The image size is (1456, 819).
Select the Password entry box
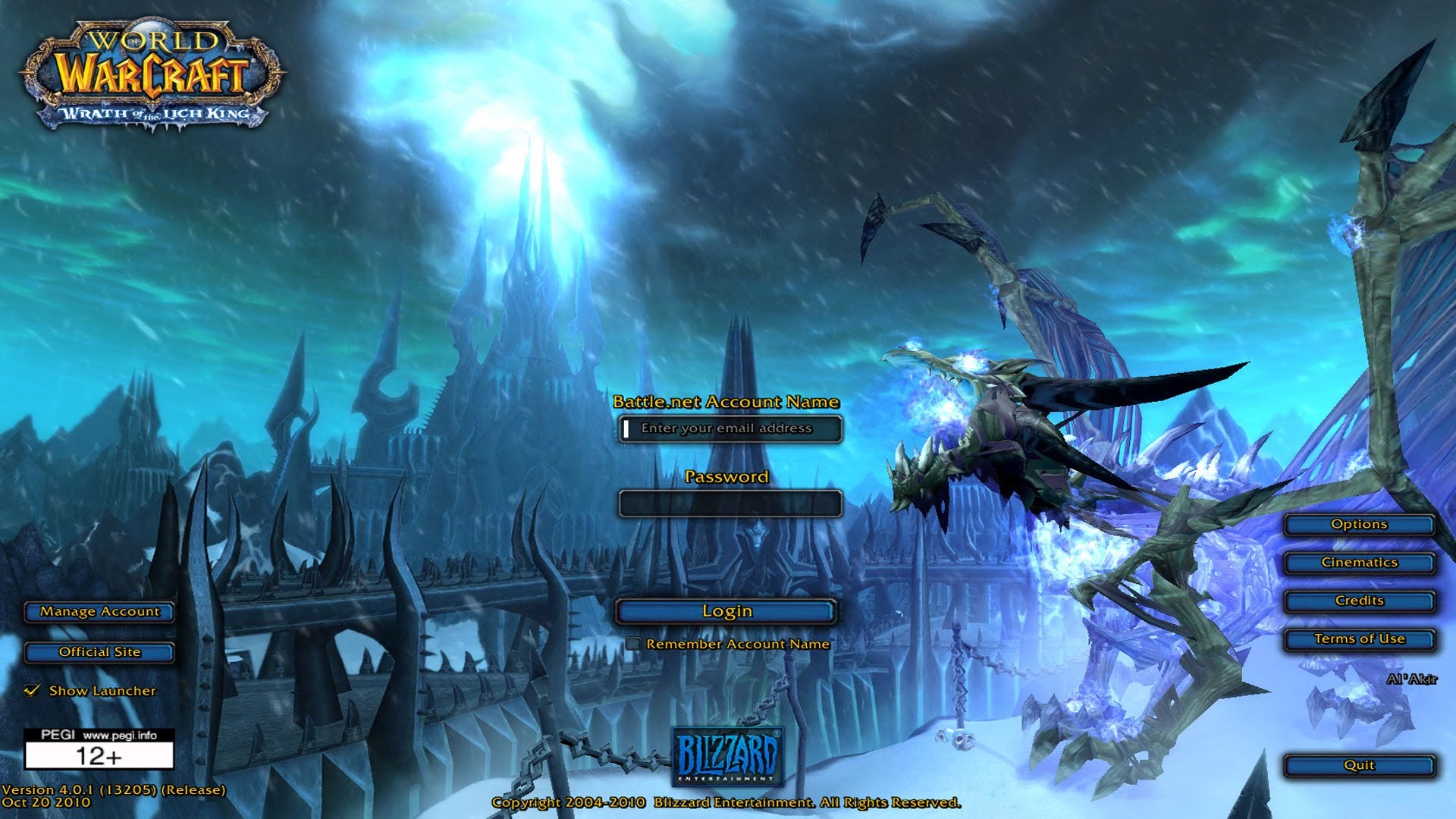pos(730,503)
